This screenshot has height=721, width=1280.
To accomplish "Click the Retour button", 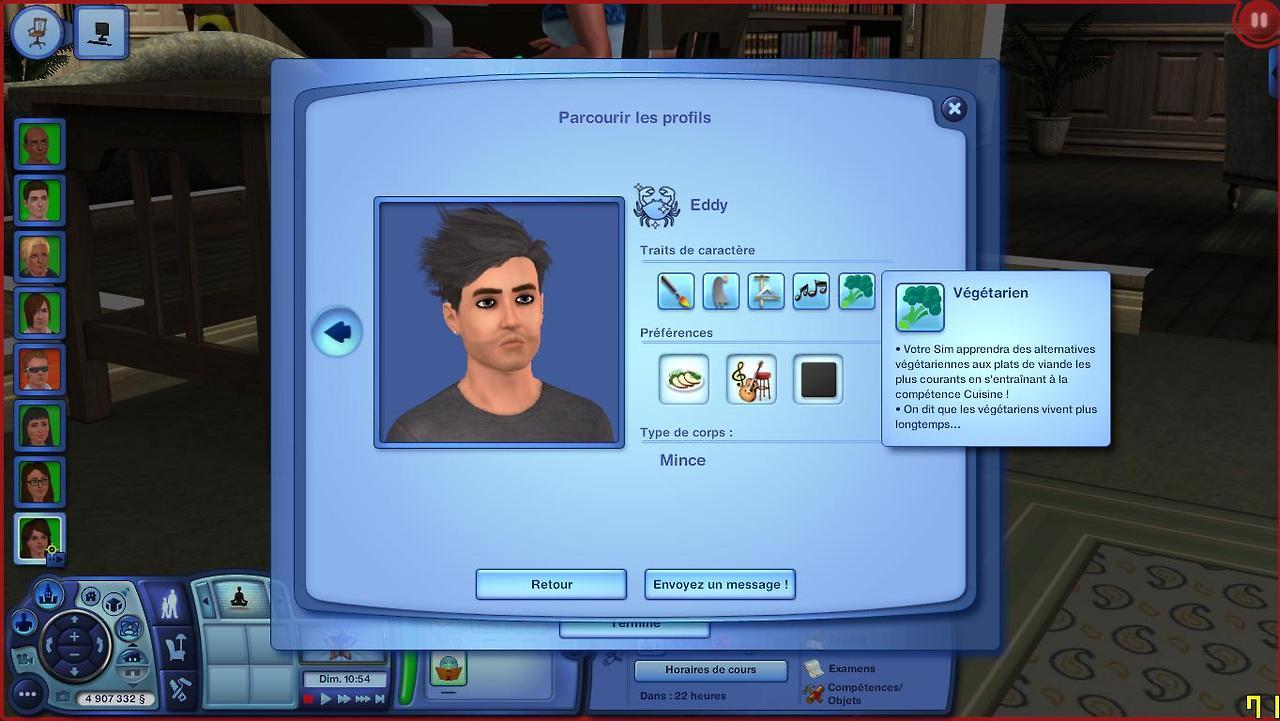I will [x=551, y=584].
